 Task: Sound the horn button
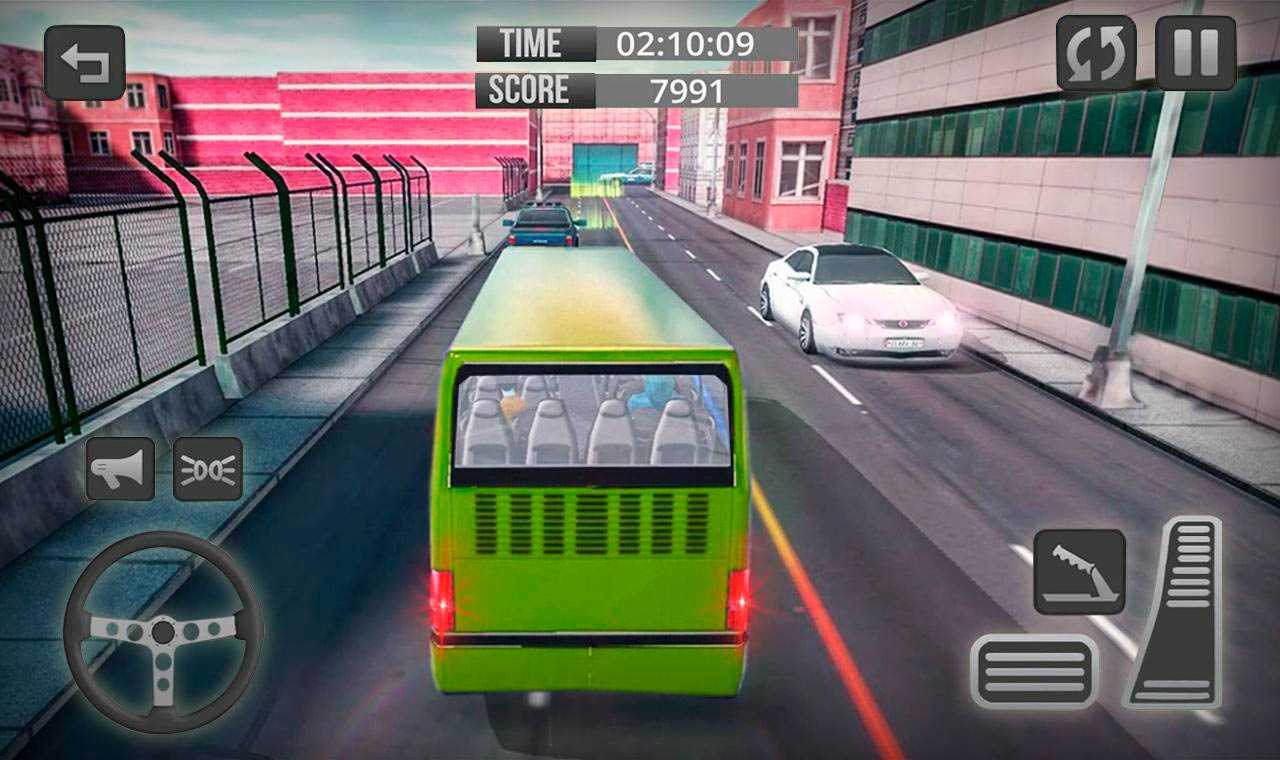pos(120,468)
